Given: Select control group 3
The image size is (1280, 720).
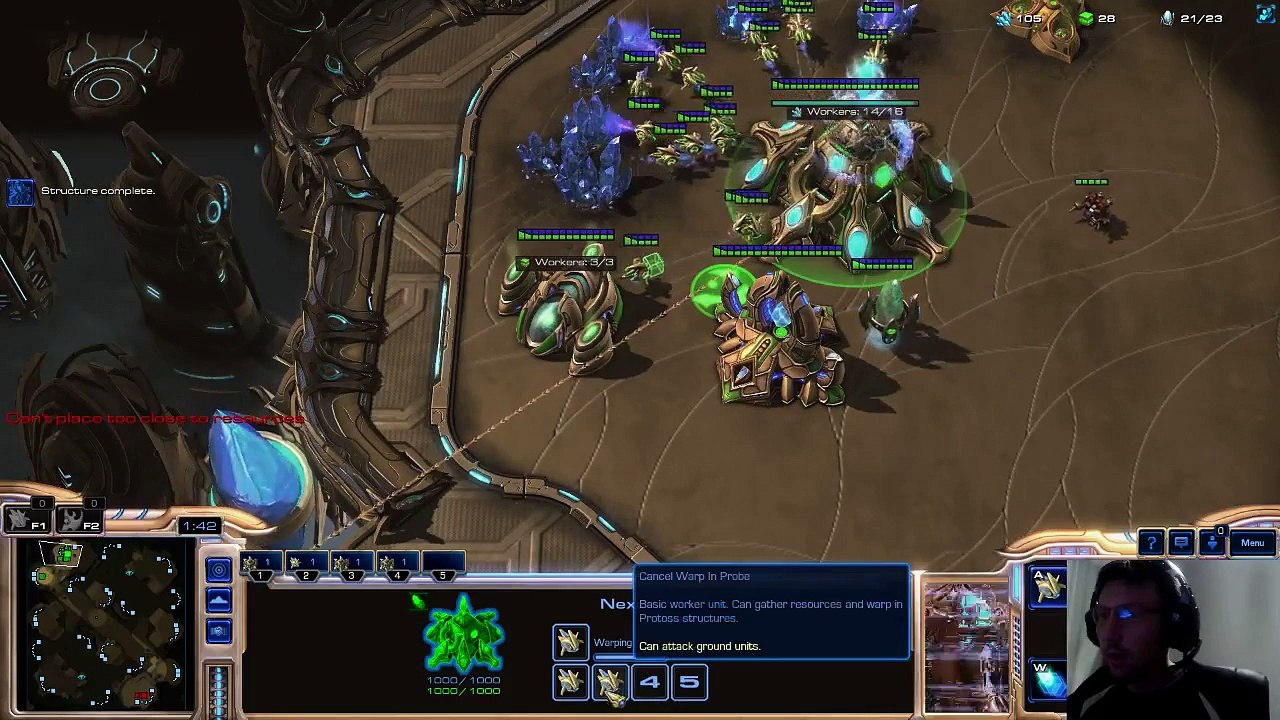Looking at the screenshot, I should click(351, 566).
